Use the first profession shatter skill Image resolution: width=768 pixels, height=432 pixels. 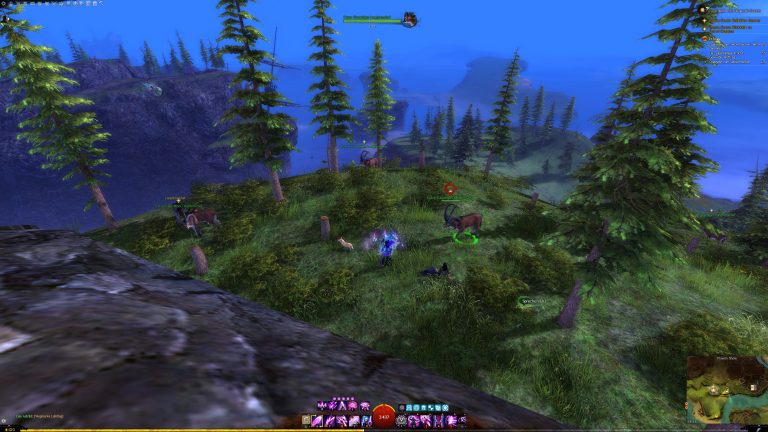(x=321, y=406)
